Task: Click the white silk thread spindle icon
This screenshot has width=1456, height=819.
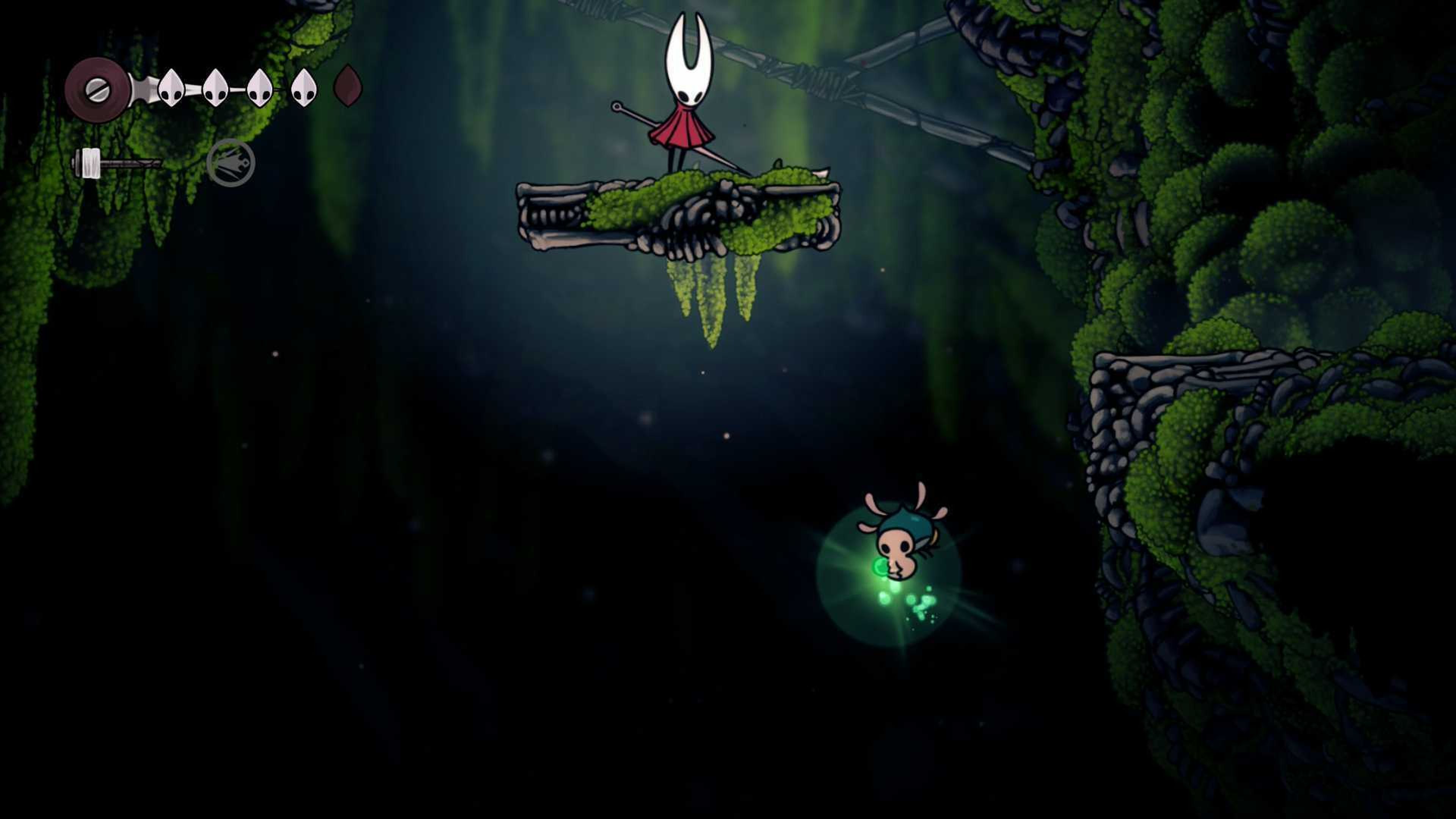Action: (x=91, y=163)
